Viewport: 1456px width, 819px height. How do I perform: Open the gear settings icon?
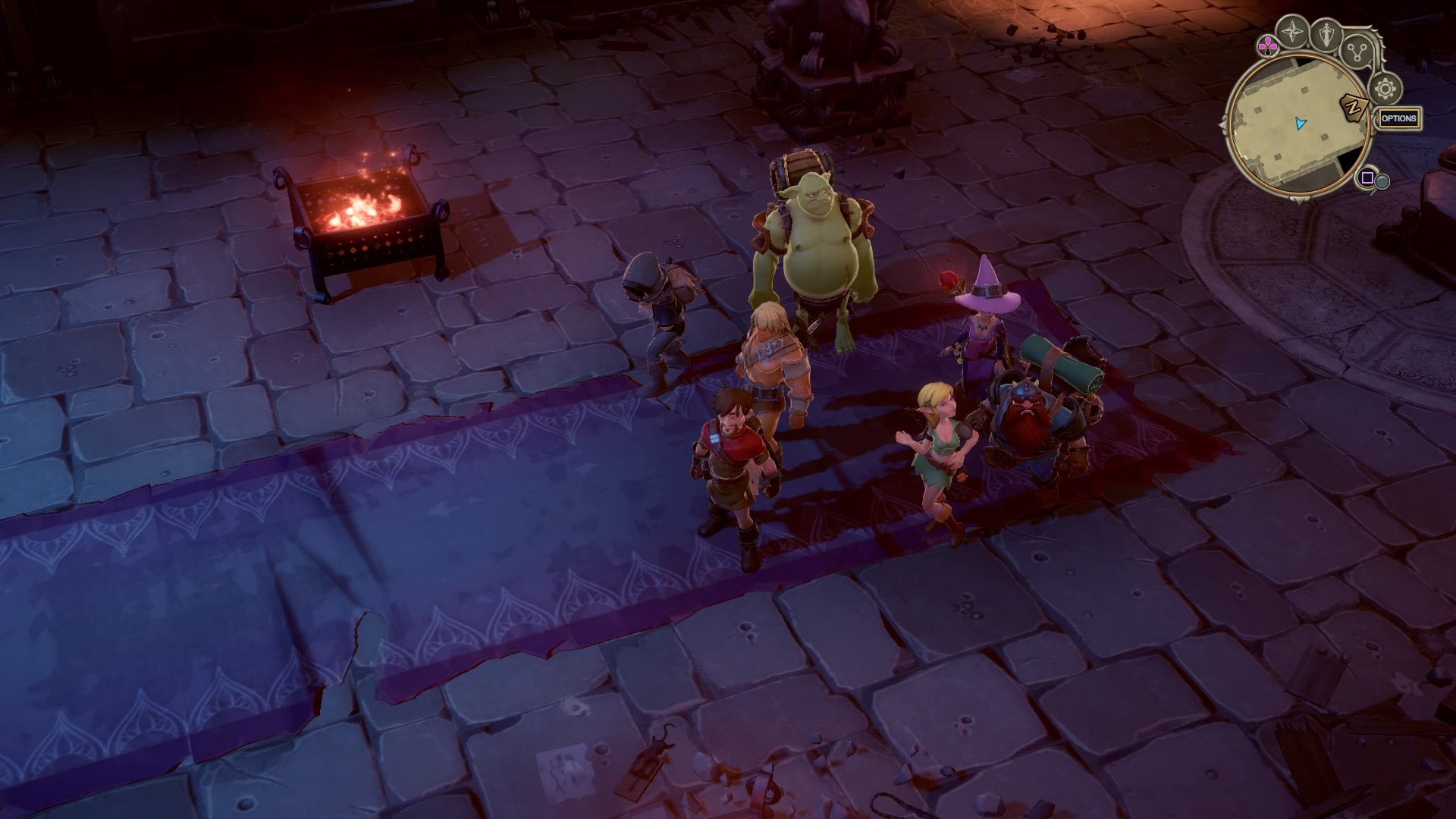tap(1385, 89)
